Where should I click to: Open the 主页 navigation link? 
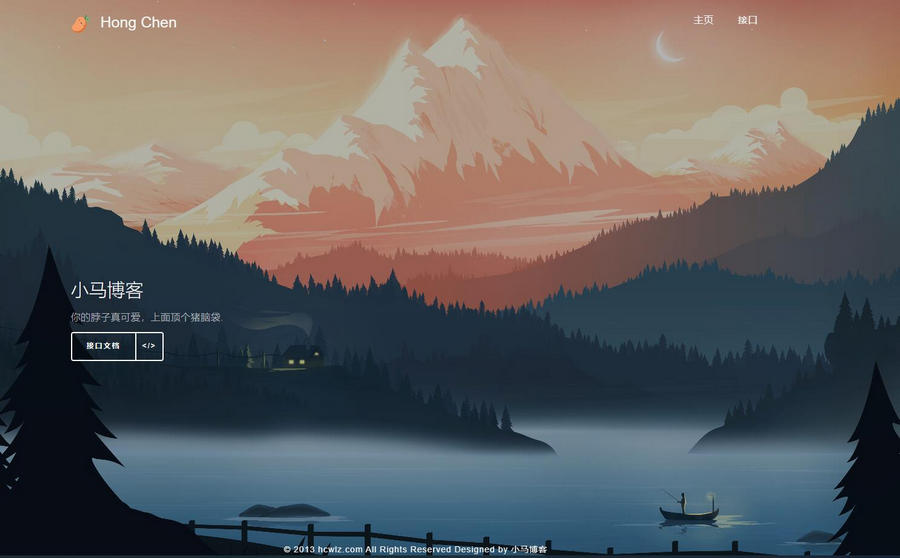pyautogui.click(x=703, y=20)
